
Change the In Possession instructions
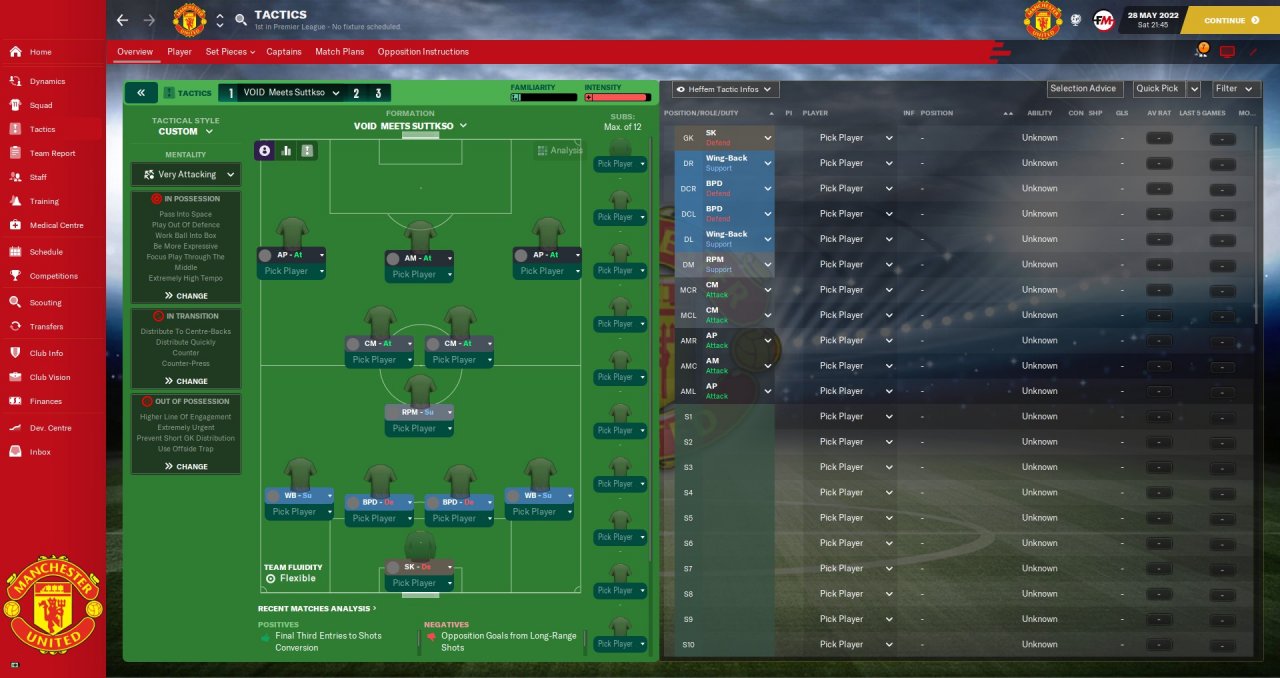coord(186,296)
